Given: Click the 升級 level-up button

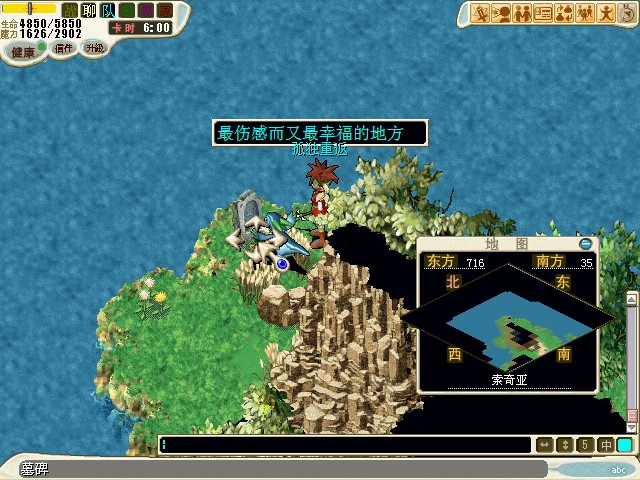Looking at the screenshot, I should 94,47.
